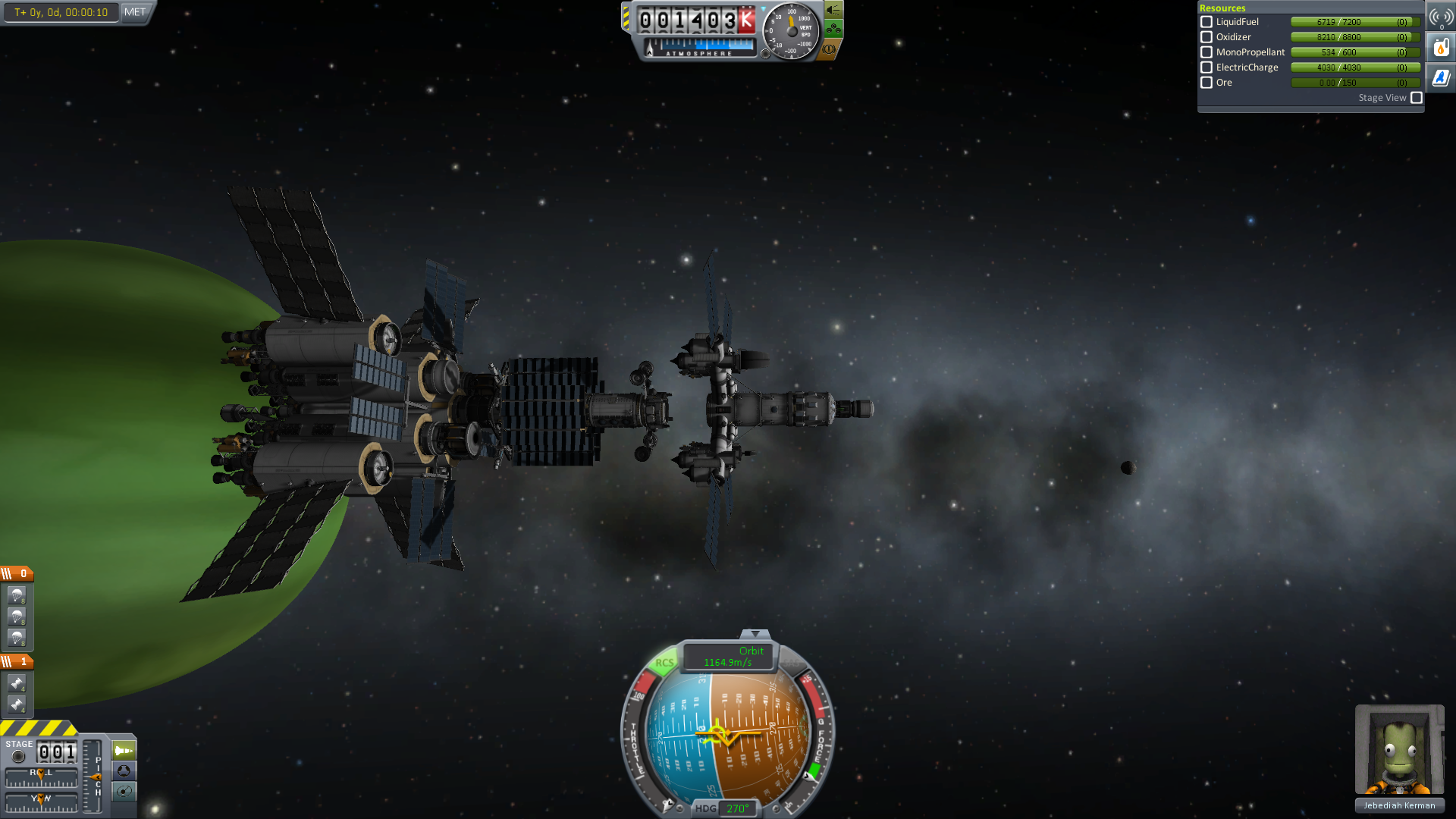This screenshot has height=819, width=1456.
Task: Select the MonoPropellant checkbox
Action: point(1207,52)
